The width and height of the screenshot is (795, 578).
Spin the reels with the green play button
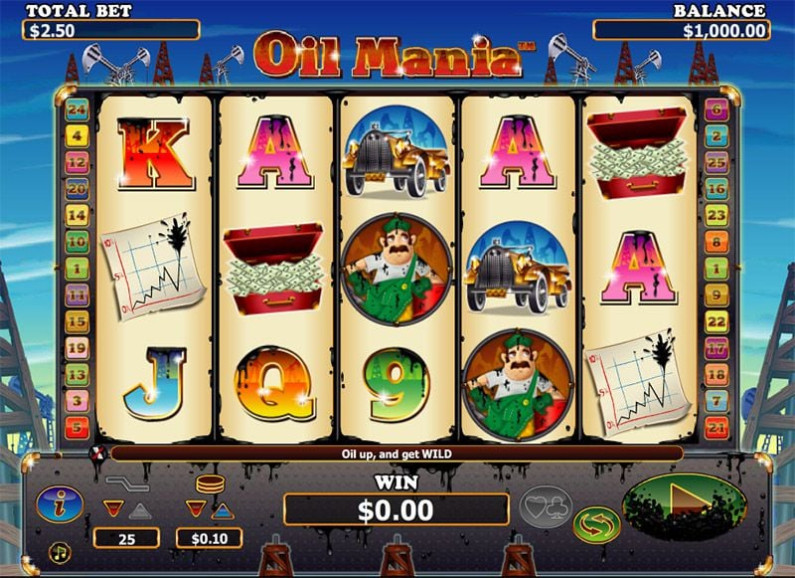tap(684, 505)
